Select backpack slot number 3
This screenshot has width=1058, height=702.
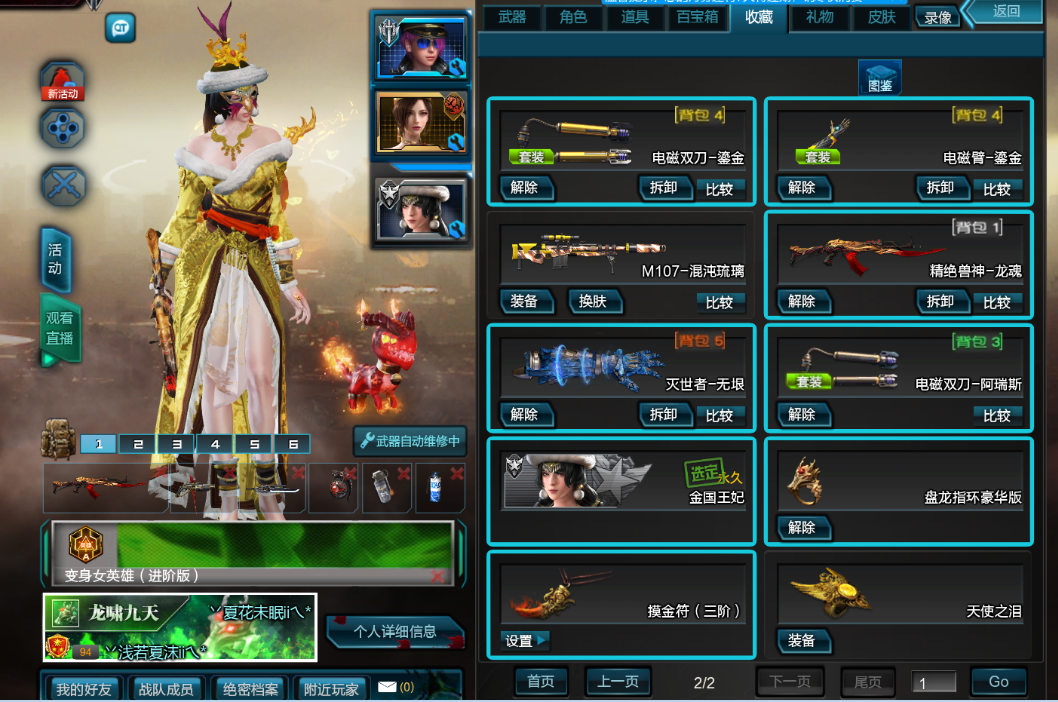pyautogui.click(x=176, y=444)
